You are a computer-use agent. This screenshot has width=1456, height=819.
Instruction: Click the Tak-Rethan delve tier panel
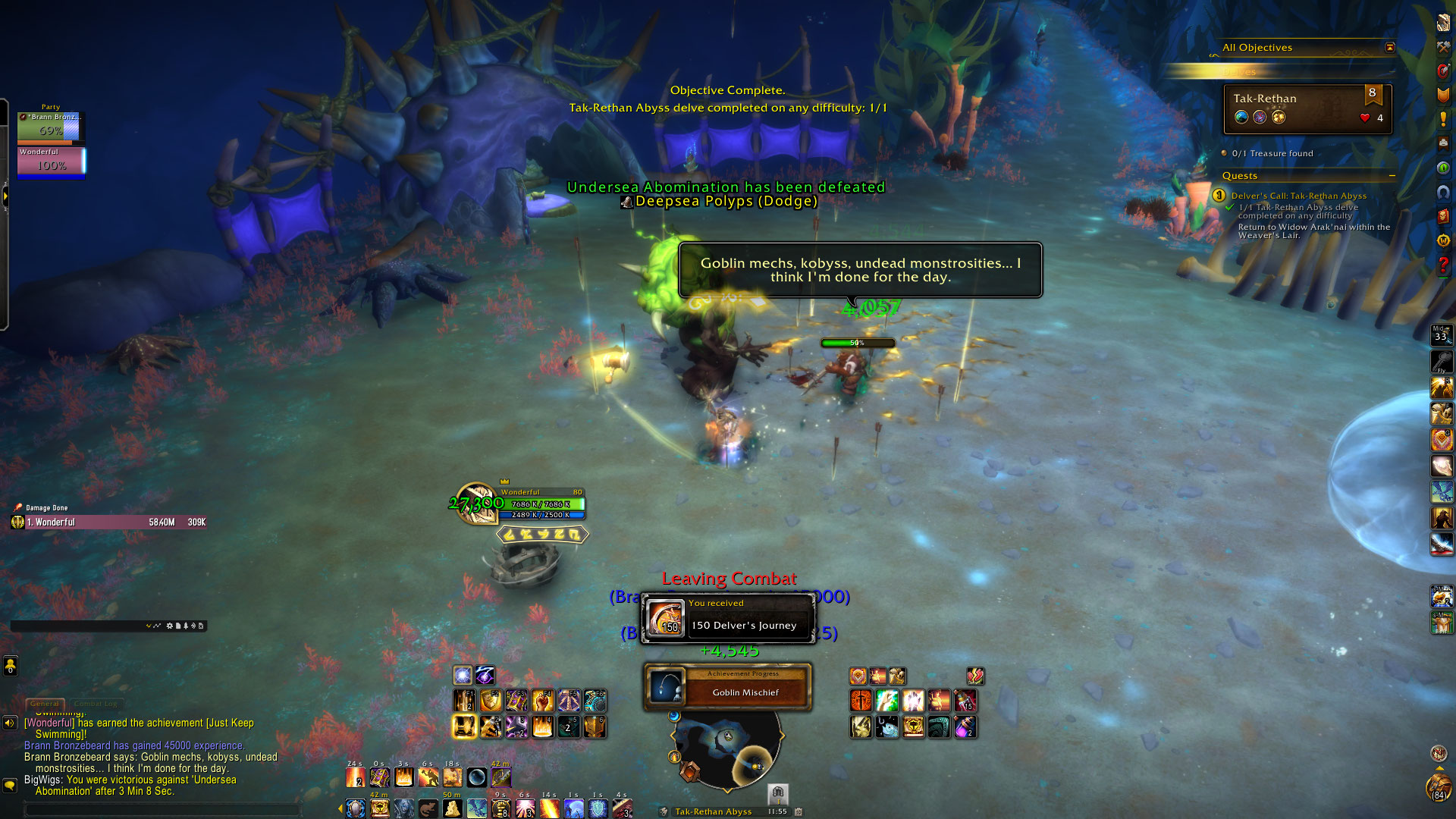(1307, 108)
